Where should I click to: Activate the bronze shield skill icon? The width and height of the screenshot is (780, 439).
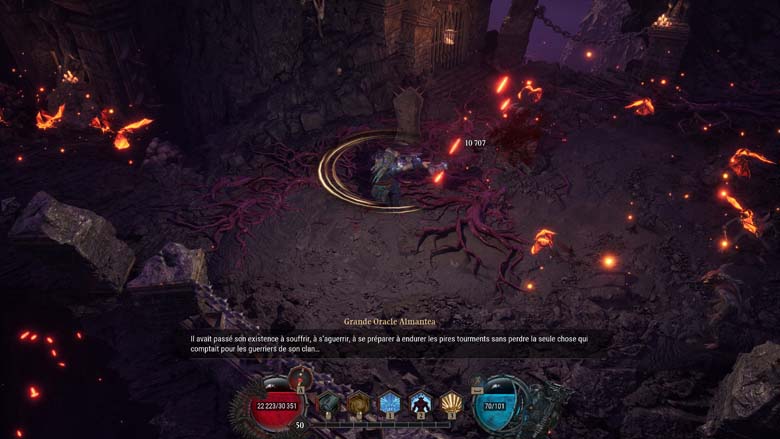359,403
